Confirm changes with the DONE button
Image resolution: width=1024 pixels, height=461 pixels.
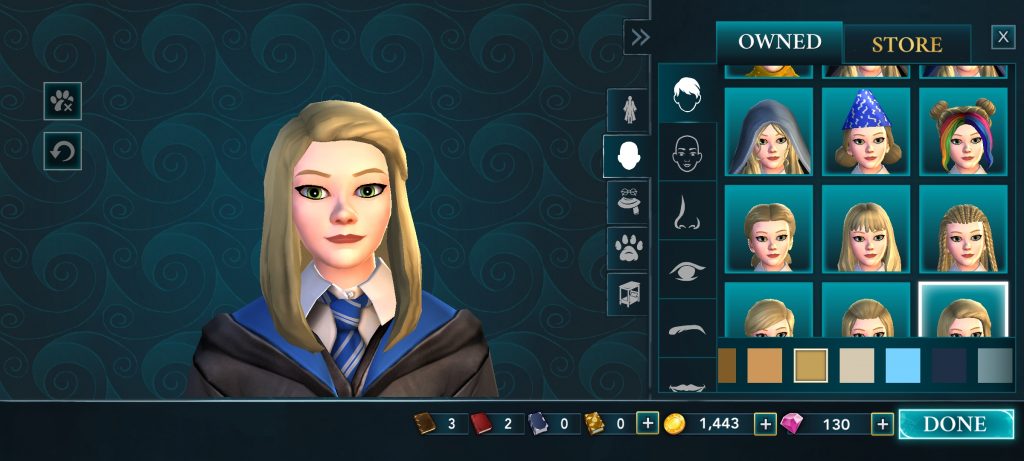(x=955, y=424)
